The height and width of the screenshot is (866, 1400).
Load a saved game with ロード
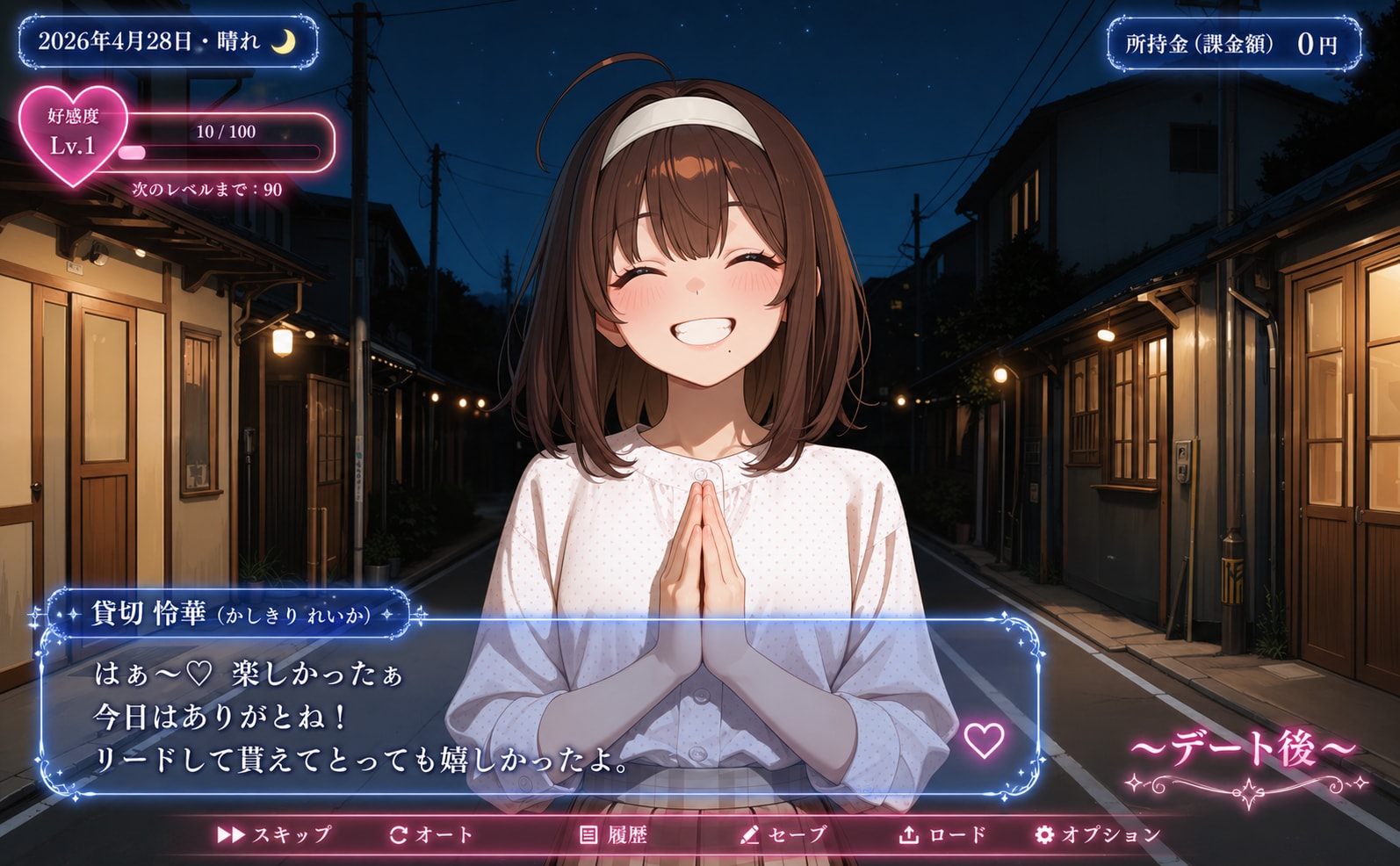[943, 834]
